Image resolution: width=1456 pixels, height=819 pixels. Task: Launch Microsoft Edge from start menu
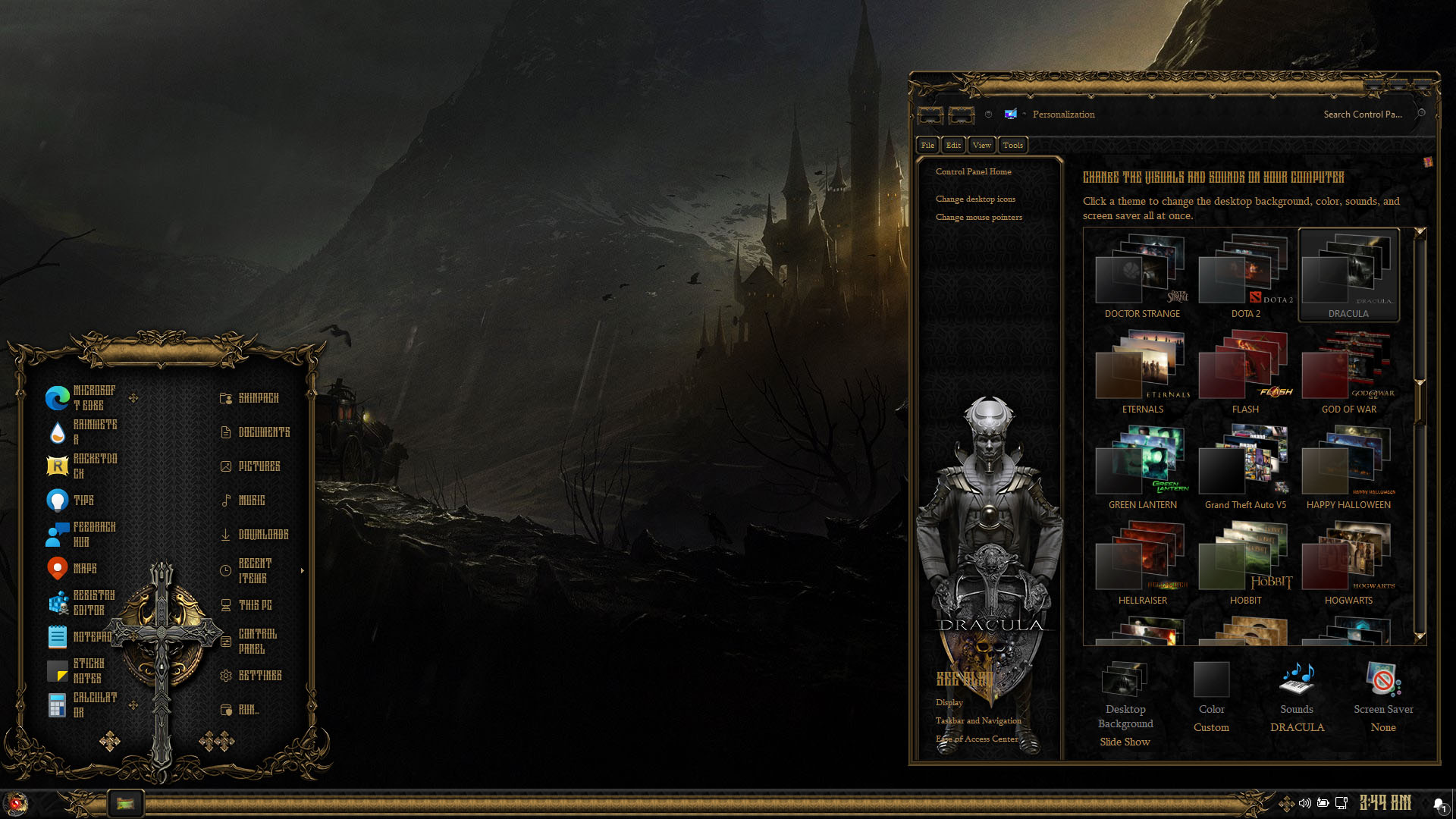(x=80, y=398)
